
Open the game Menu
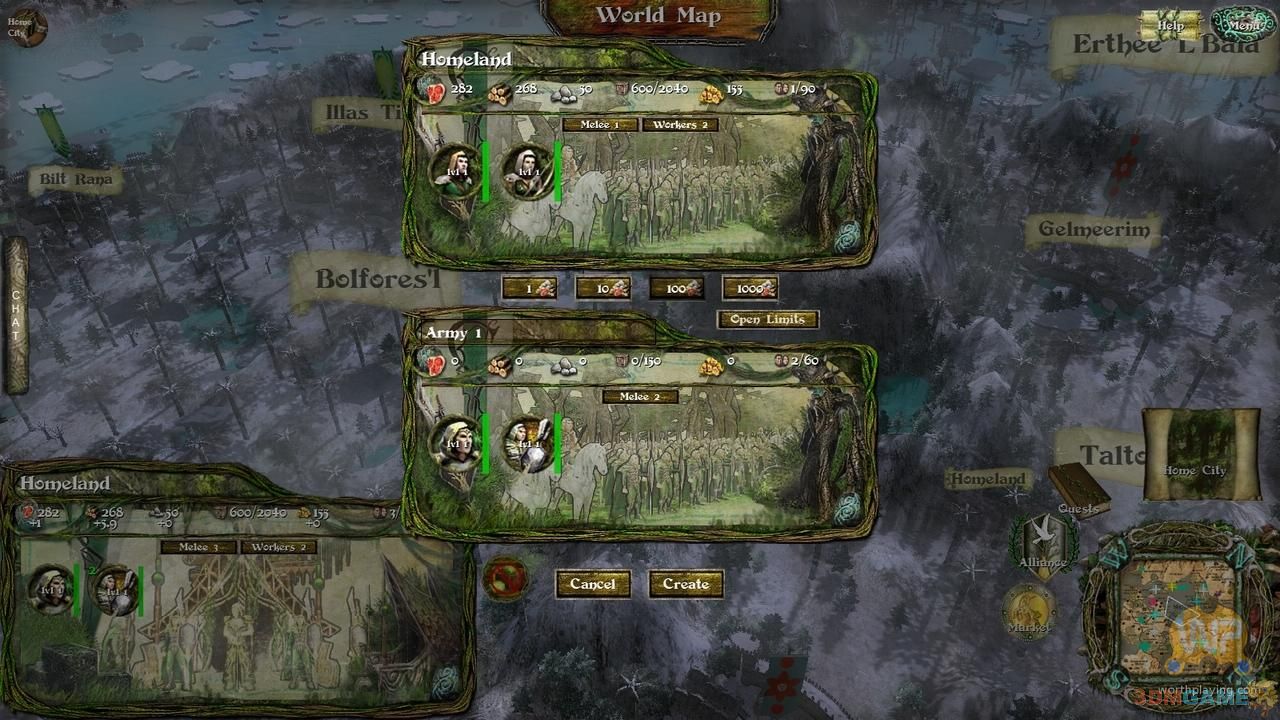1243,25
